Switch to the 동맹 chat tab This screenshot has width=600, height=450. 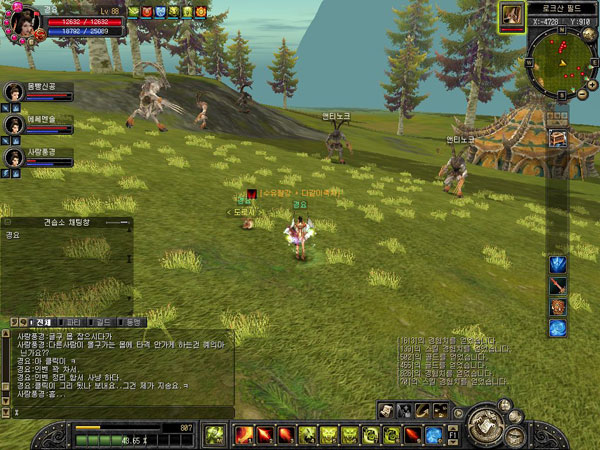pos(134,322)
